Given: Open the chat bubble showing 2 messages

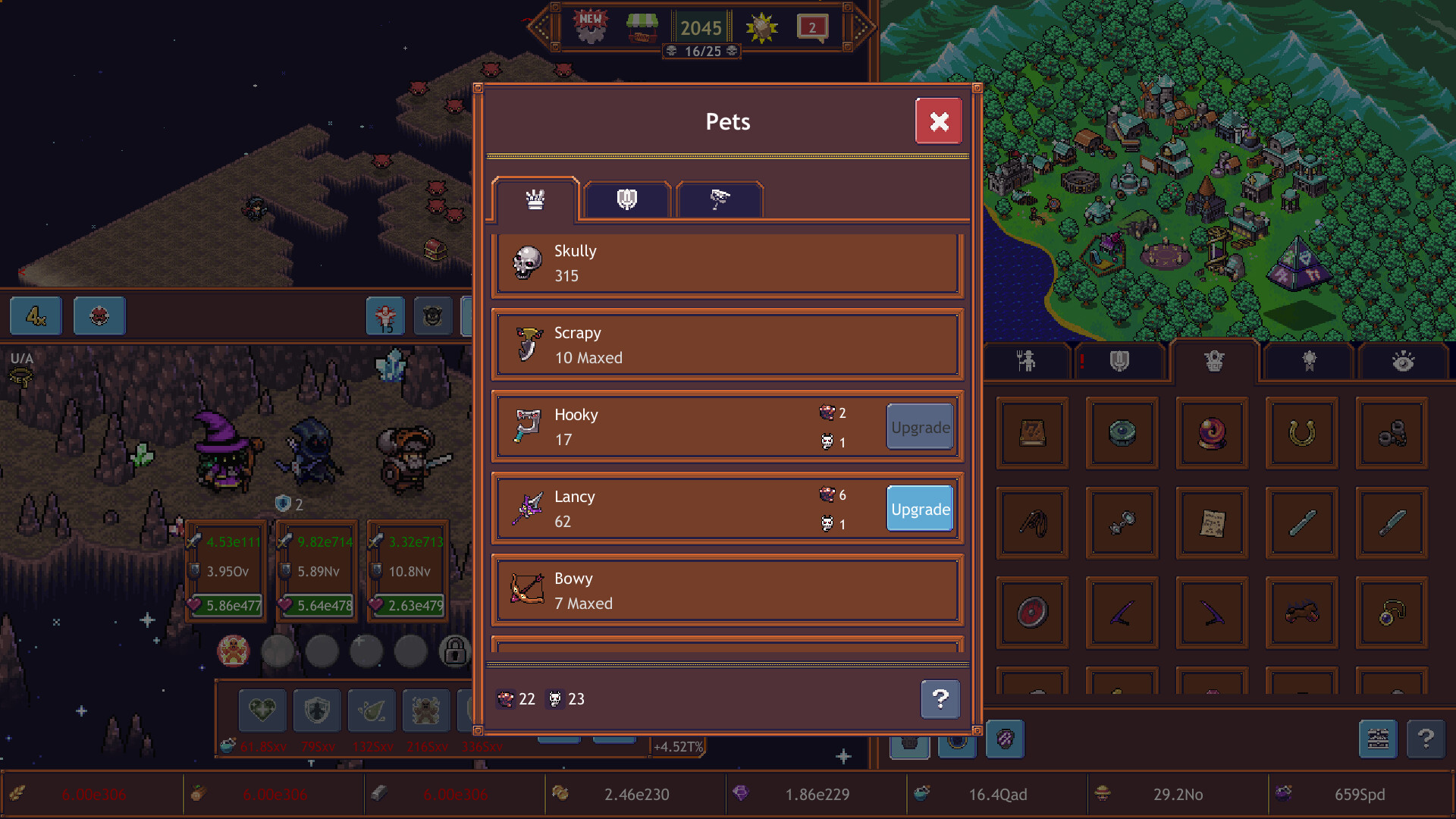Looking at the screenshot, I should [814, 27].
